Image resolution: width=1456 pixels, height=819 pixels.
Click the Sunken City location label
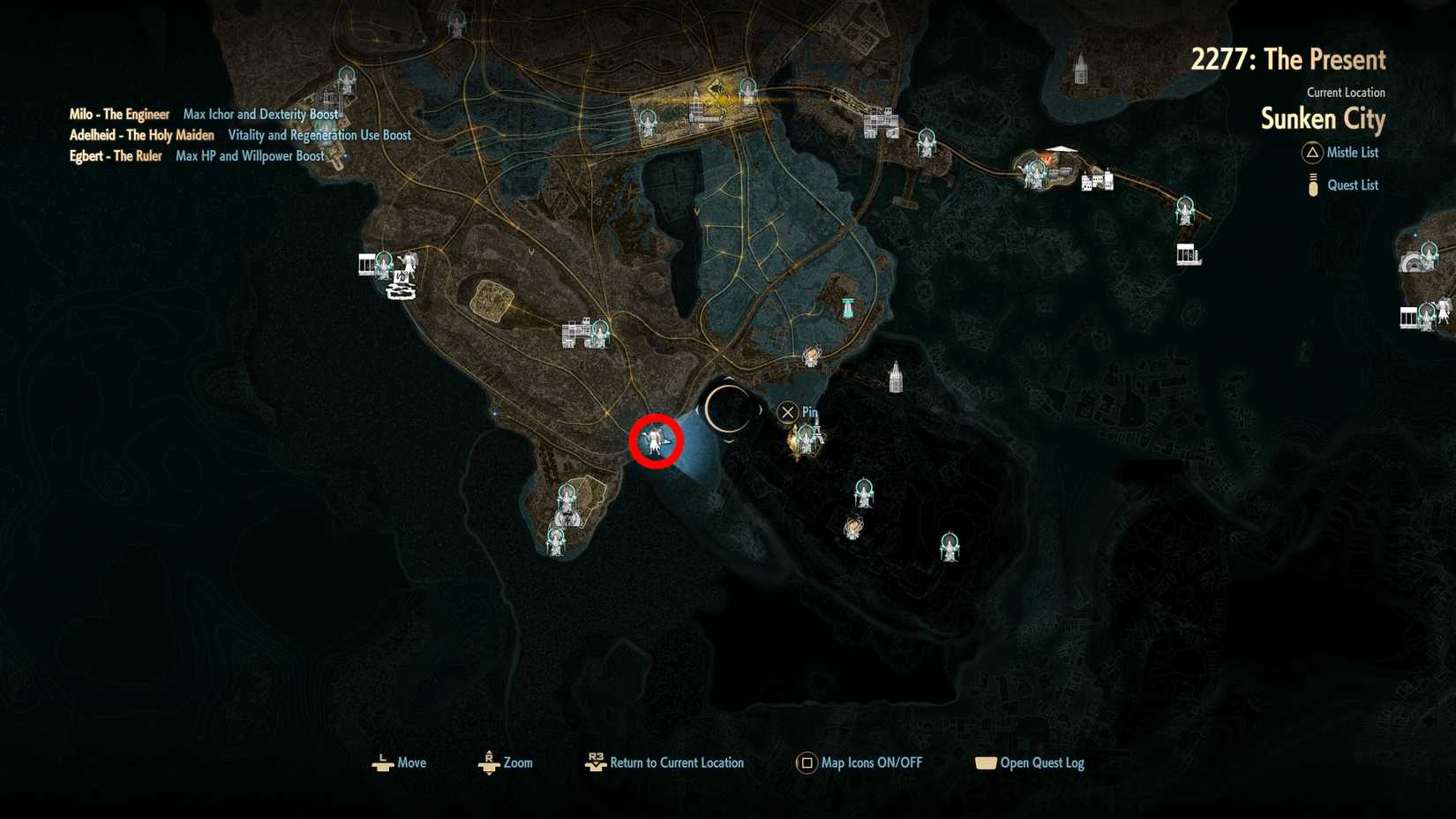[1322, 119]
